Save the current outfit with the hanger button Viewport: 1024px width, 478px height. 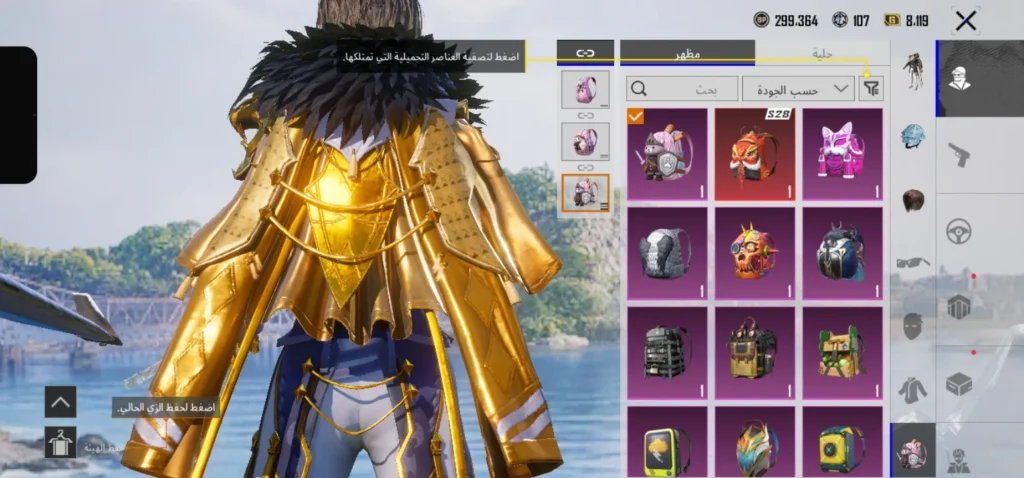60,442
